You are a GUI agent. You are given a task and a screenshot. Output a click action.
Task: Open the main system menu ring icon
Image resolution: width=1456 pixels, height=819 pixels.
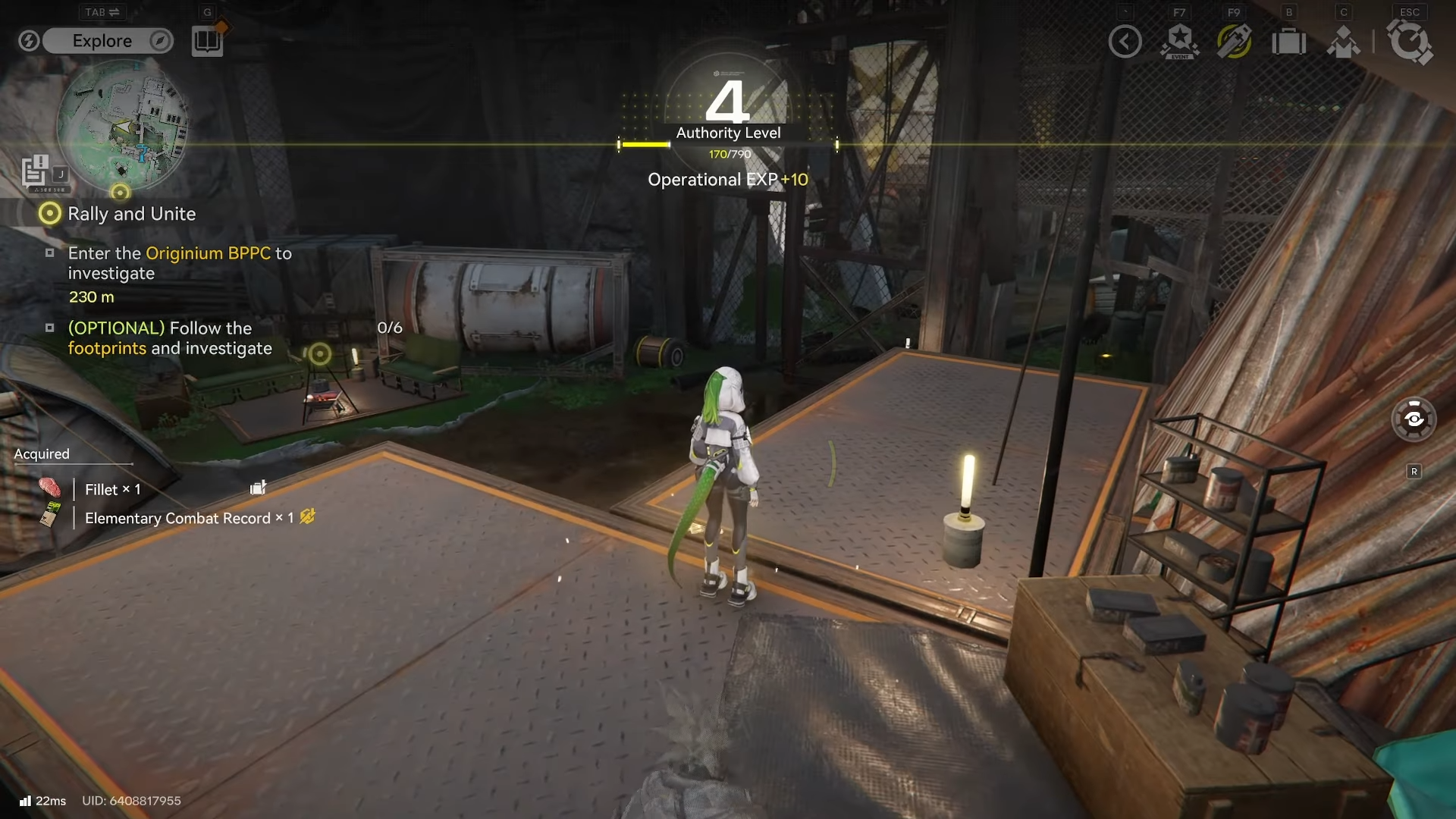pos(1410,42)
